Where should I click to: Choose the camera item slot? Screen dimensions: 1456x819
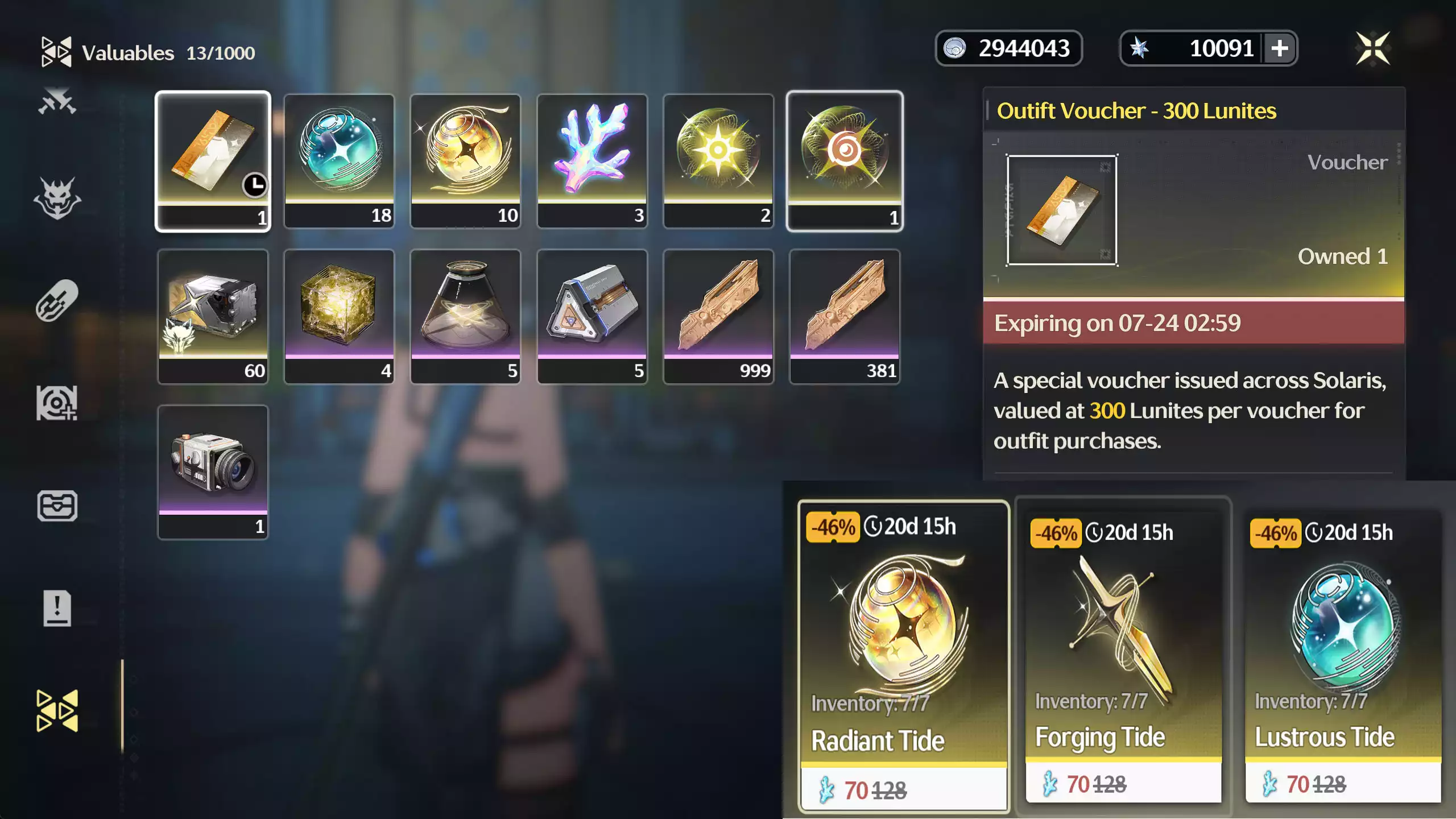pos(213,472)
